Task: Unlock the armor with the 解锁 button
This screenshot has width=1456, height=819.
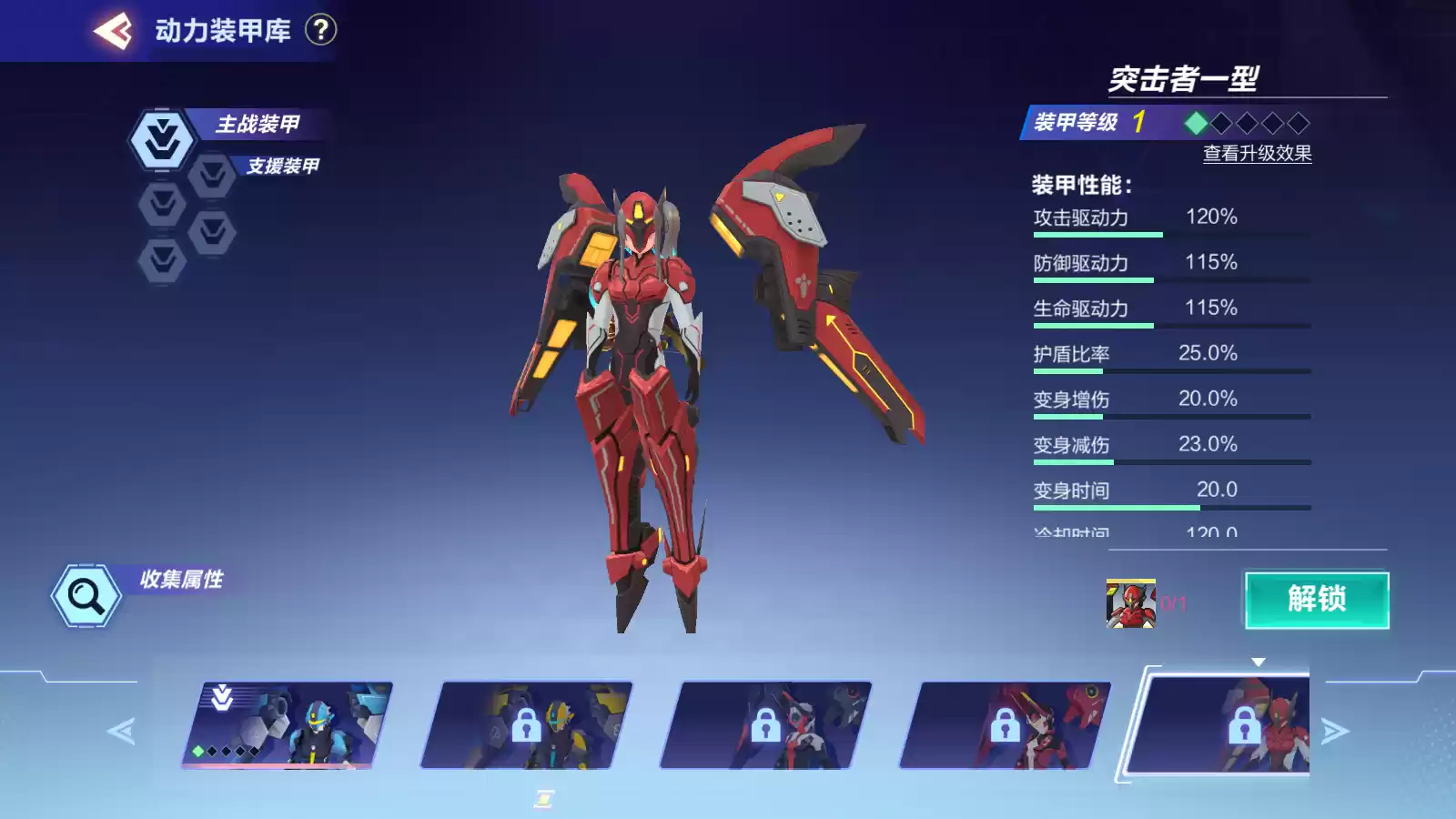Action: click(1316, 600)
